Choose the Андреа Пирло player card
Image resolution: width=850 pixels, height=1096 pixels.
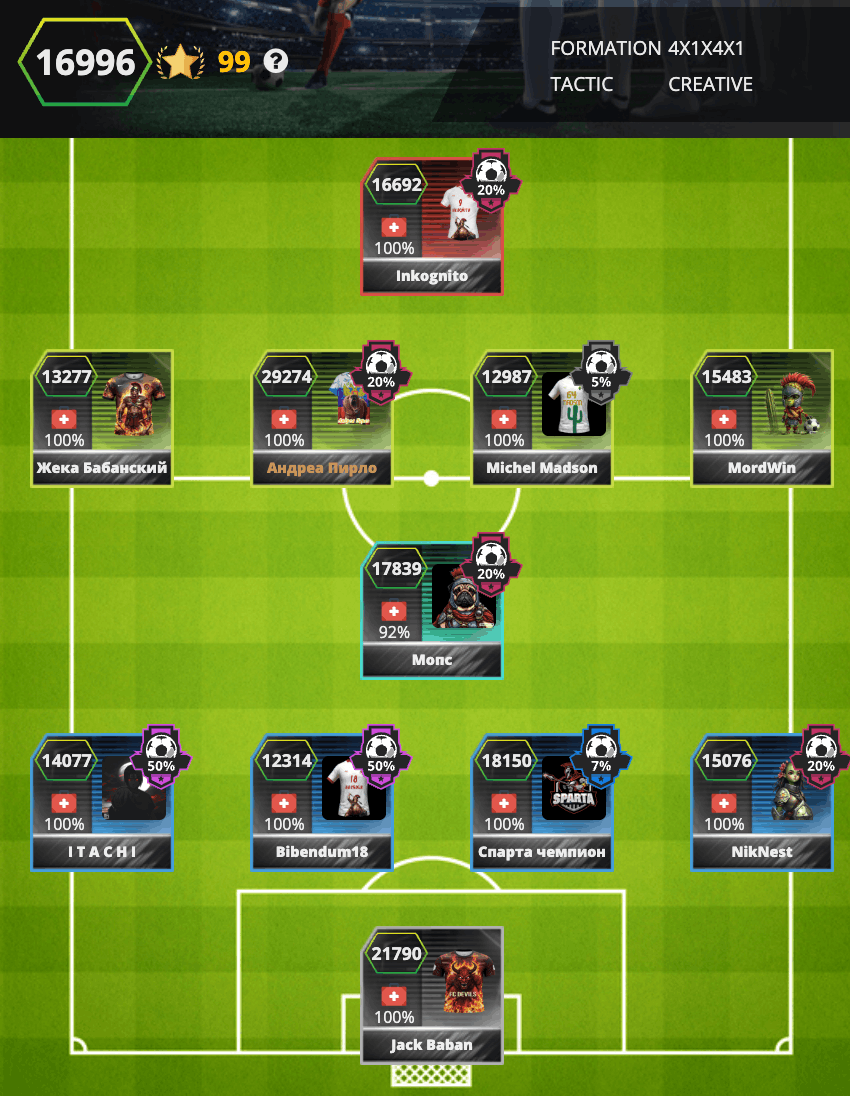point(322,419)
